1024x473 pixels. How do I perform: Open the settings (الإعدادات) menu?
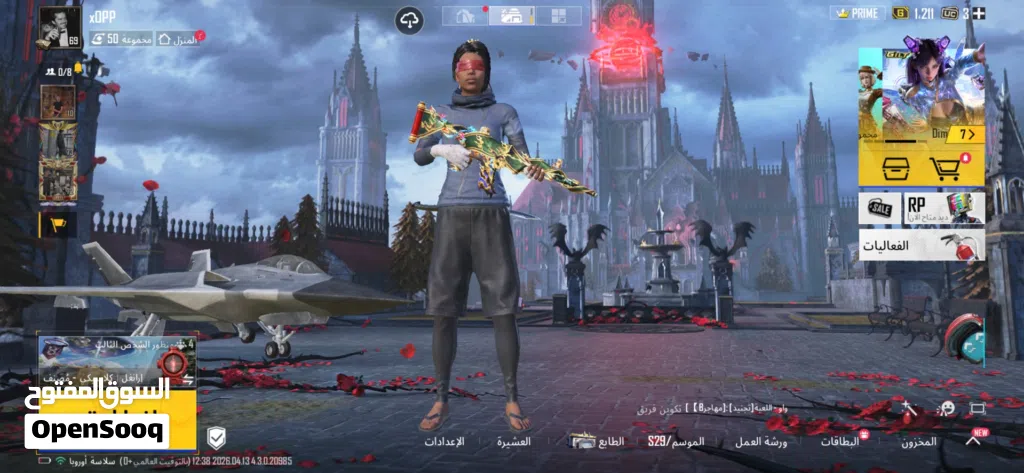pos(445,441)
